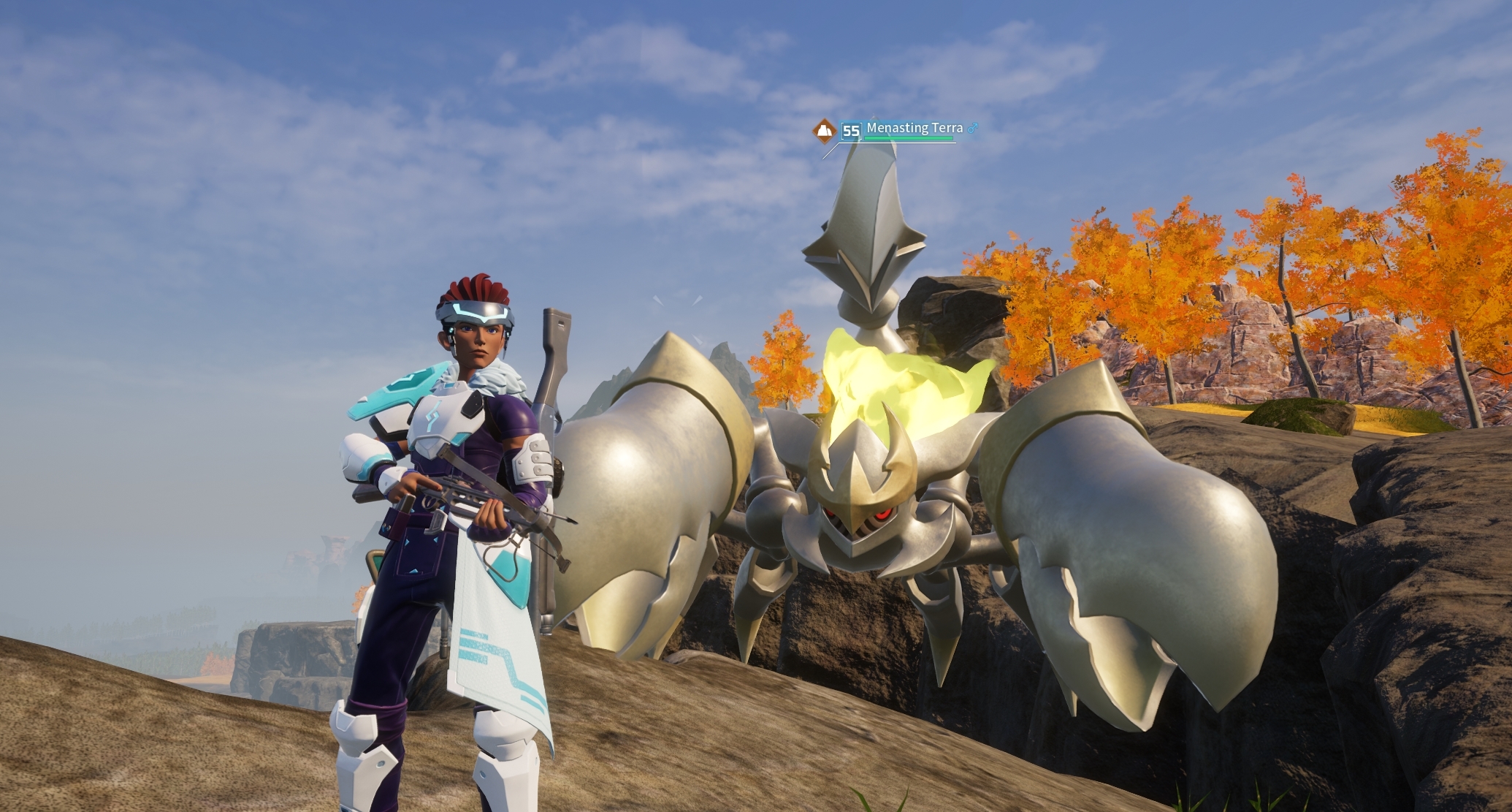Click the male gender symbol icon

click(973, 128)
